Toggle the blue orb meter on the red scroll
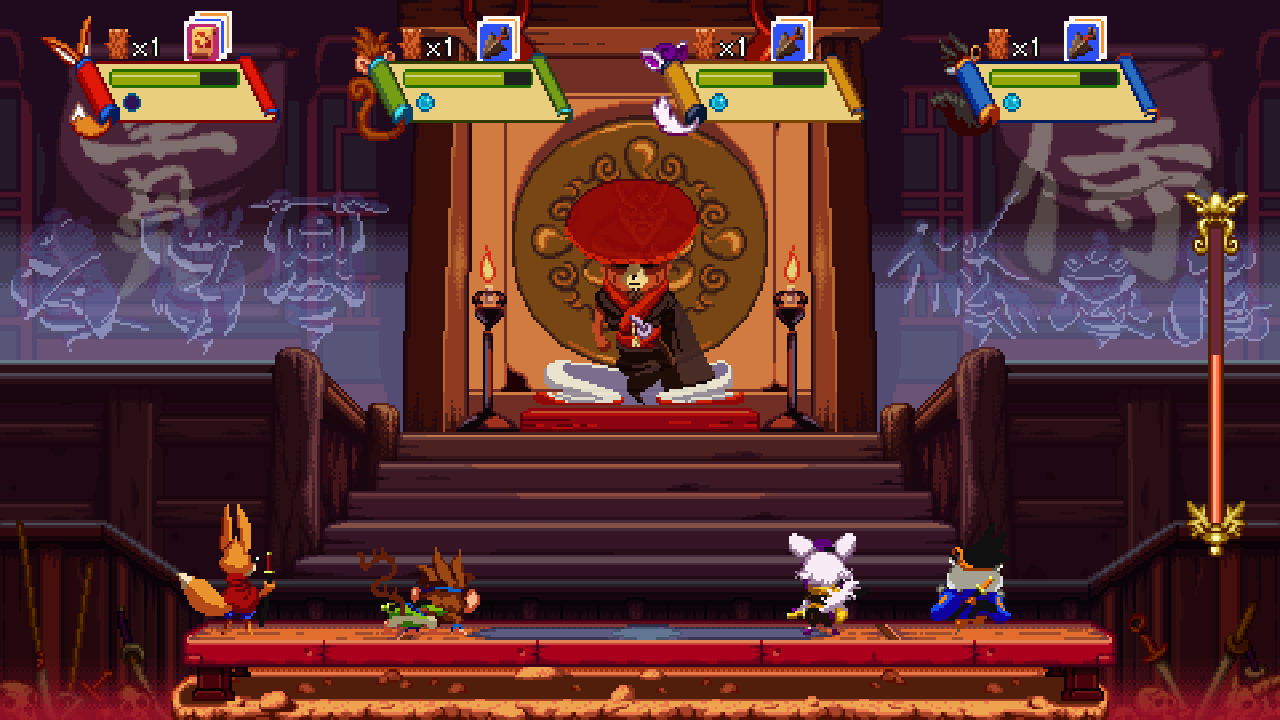The image size is (1280, 720). pyautogui.click(x=132, y=100)
